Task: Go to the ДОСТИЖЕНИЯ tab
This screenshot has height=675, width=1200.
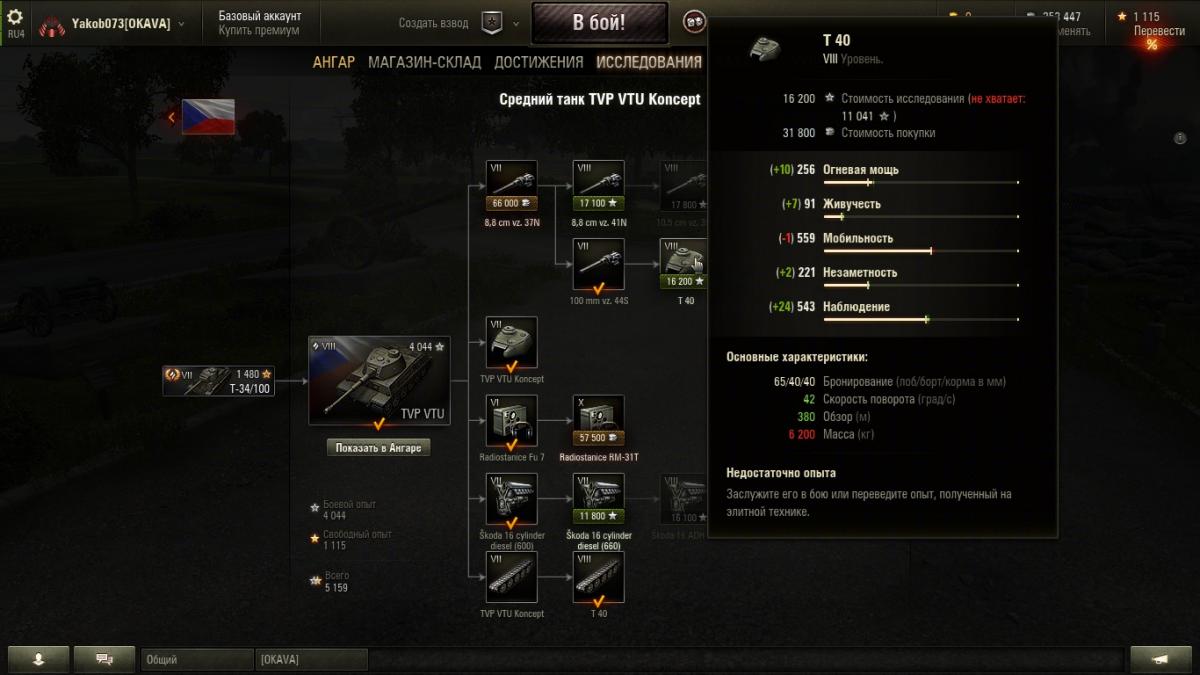Action: tap(538, 62)
